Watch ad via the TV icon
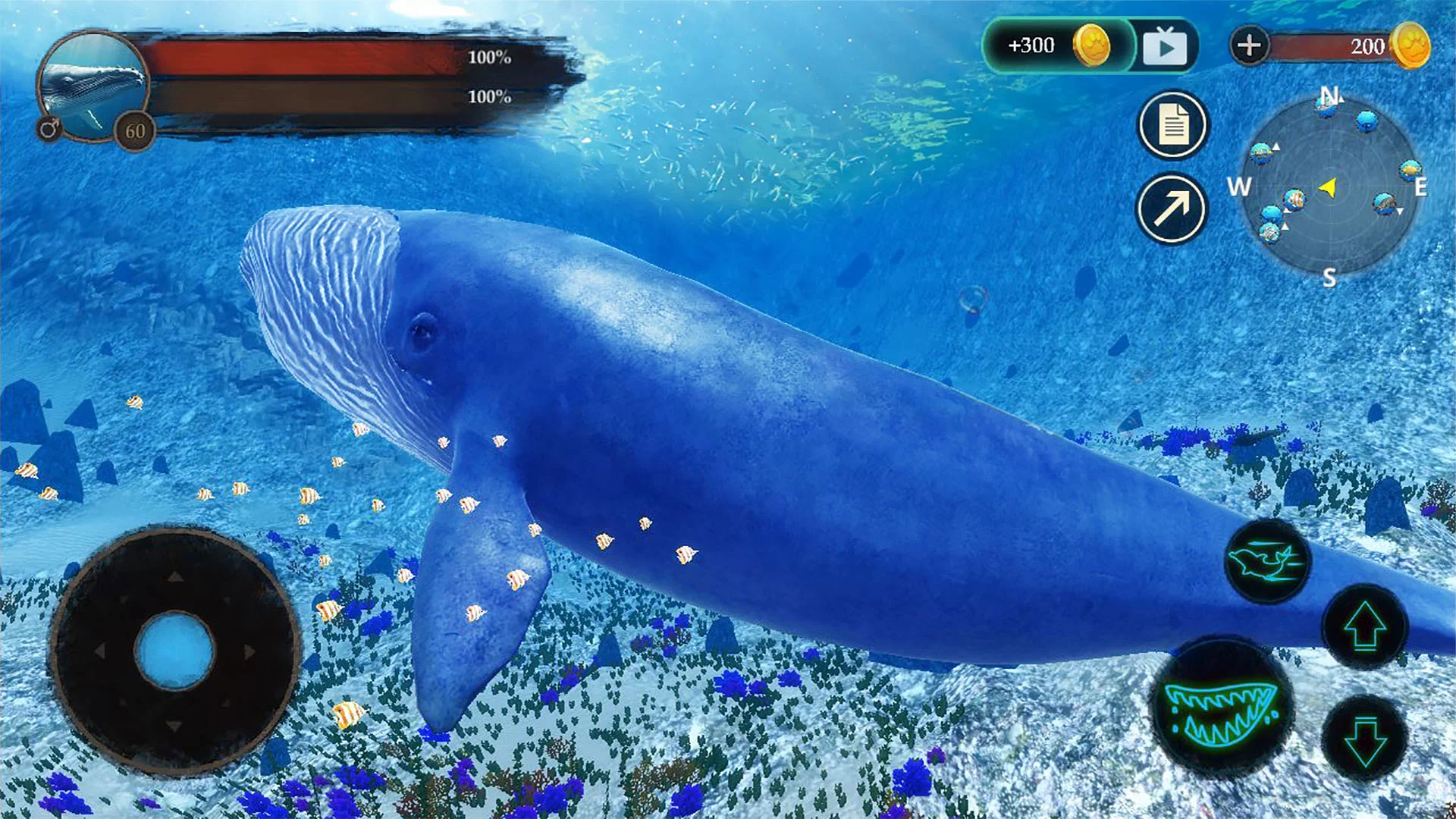 tap(1166, 45)
